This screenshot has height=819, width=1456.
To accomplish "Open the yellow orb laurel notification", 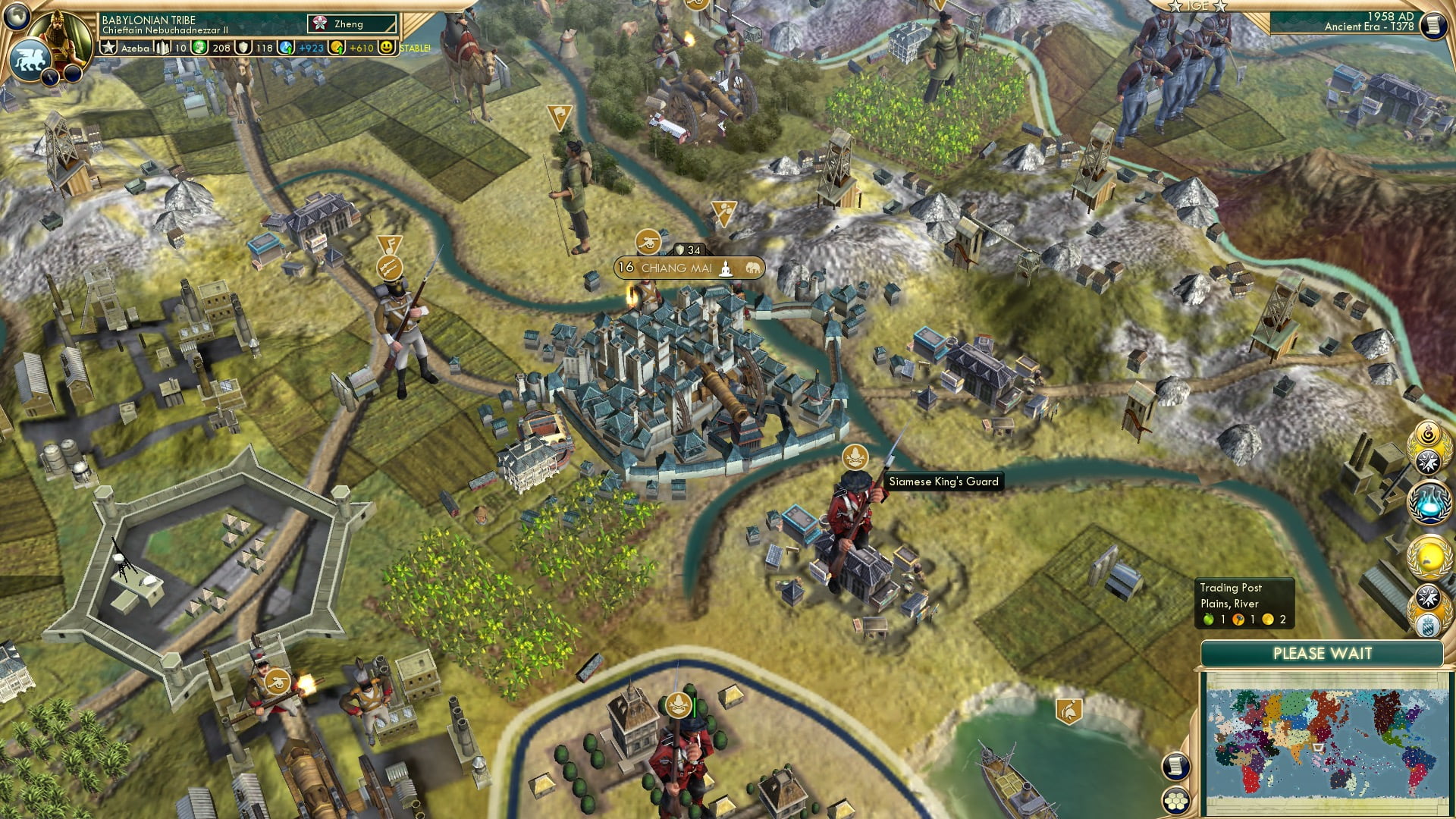I will click(x=1429, y=557).
